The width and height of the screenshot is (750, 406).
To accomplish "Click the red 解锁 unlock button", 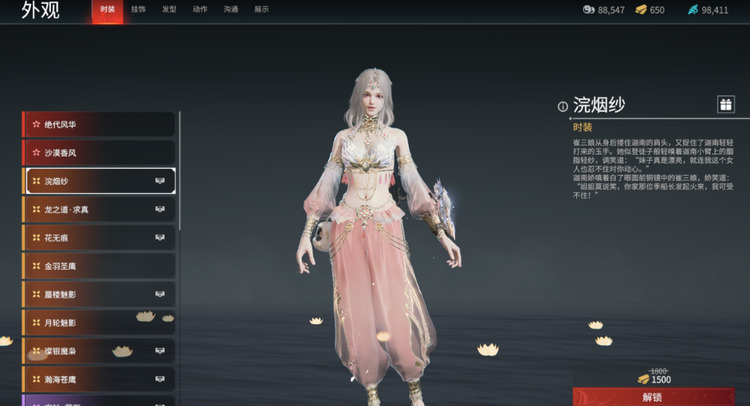I will point(652,397).
